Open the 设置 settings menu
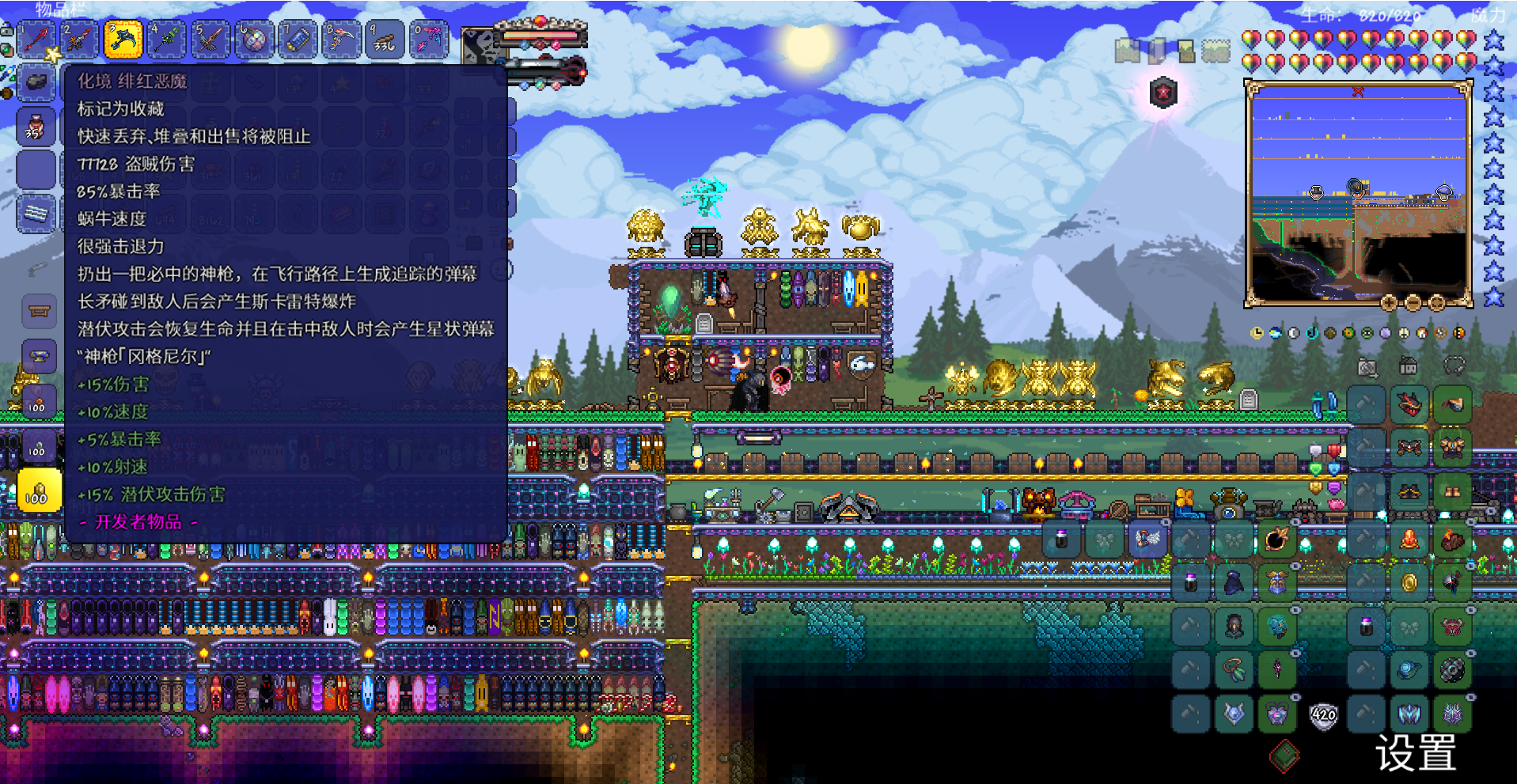 (x=1416, y=752)
